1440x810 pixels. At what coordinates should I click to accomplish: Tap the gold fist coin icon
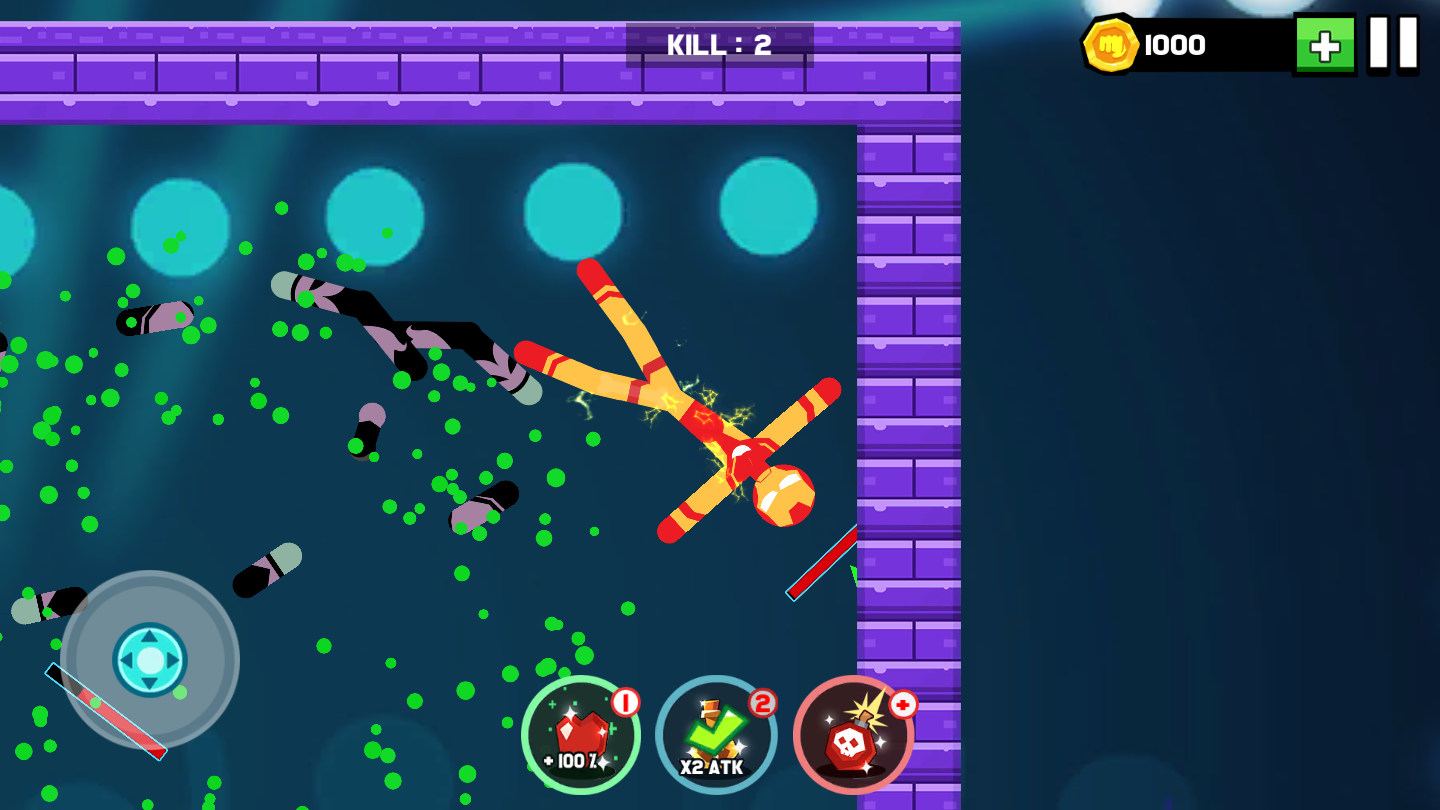(x=1111, y=45)
